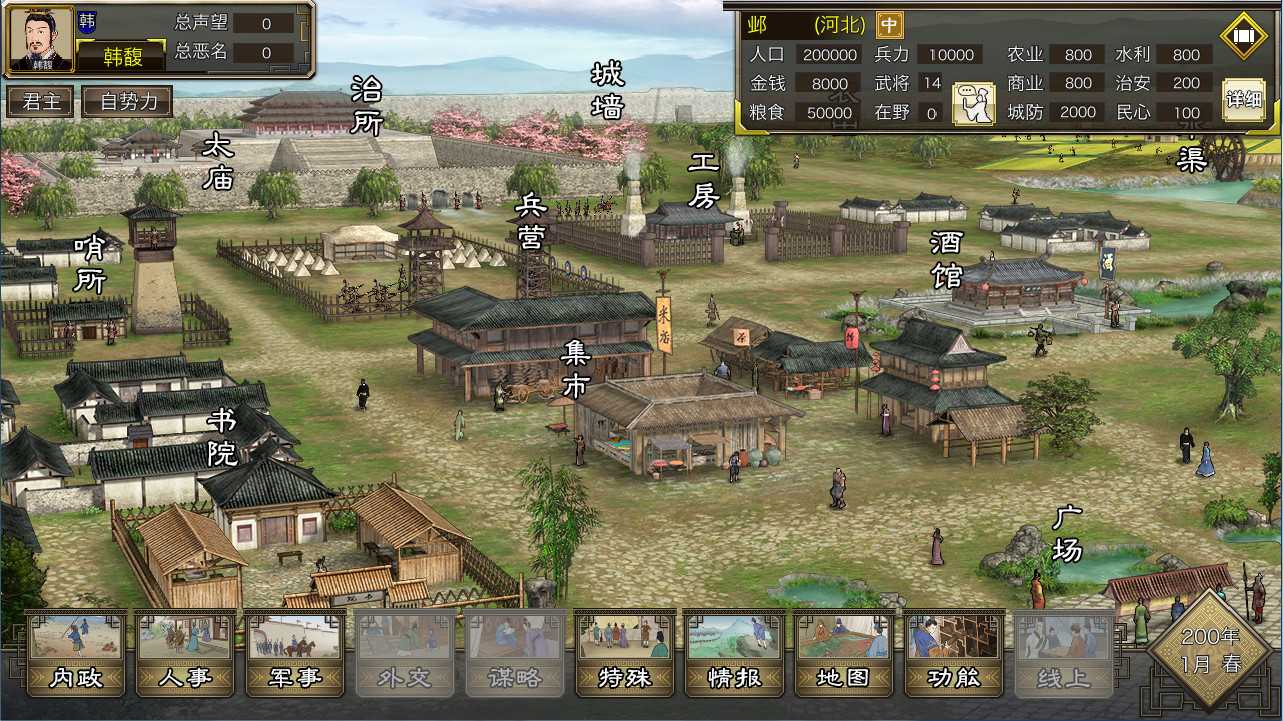
Task: Click the 详细 city details button
Action: pos(1243,100)
